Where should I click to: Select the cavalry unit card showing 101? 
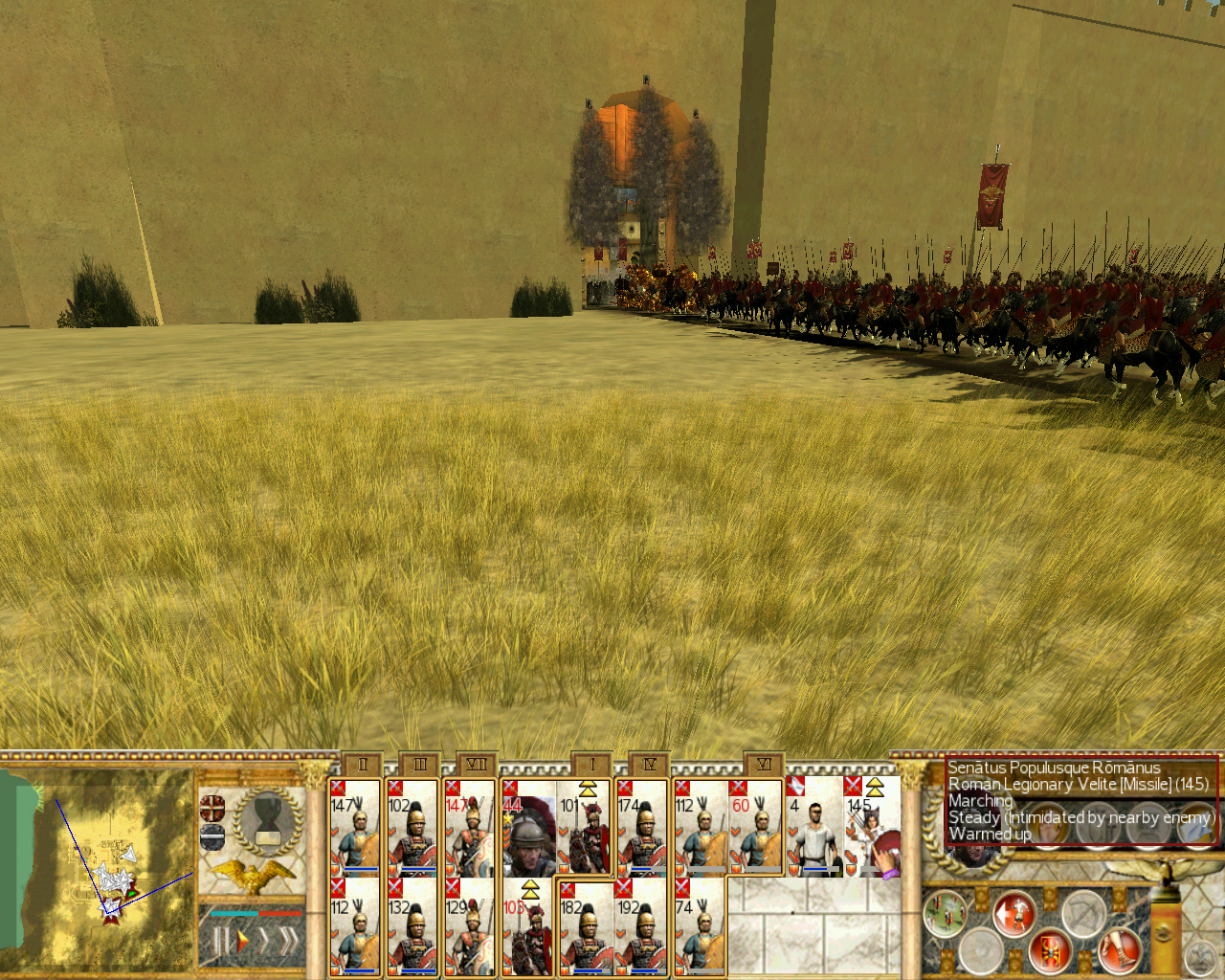584,828
